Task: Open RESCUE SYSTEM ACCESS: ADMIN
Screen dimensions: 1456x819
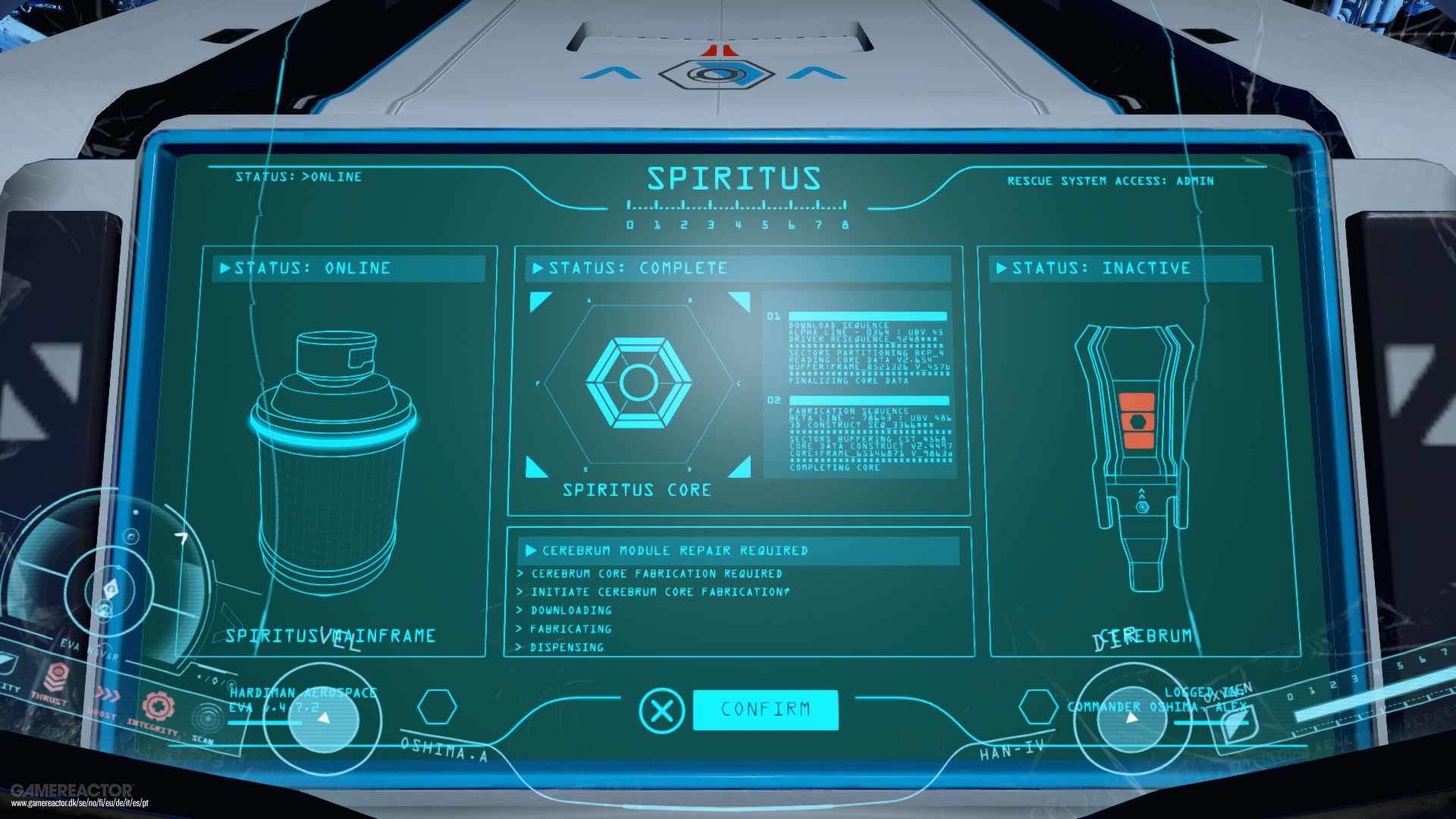Action: pyautogui.click(x=1110, y=180)
